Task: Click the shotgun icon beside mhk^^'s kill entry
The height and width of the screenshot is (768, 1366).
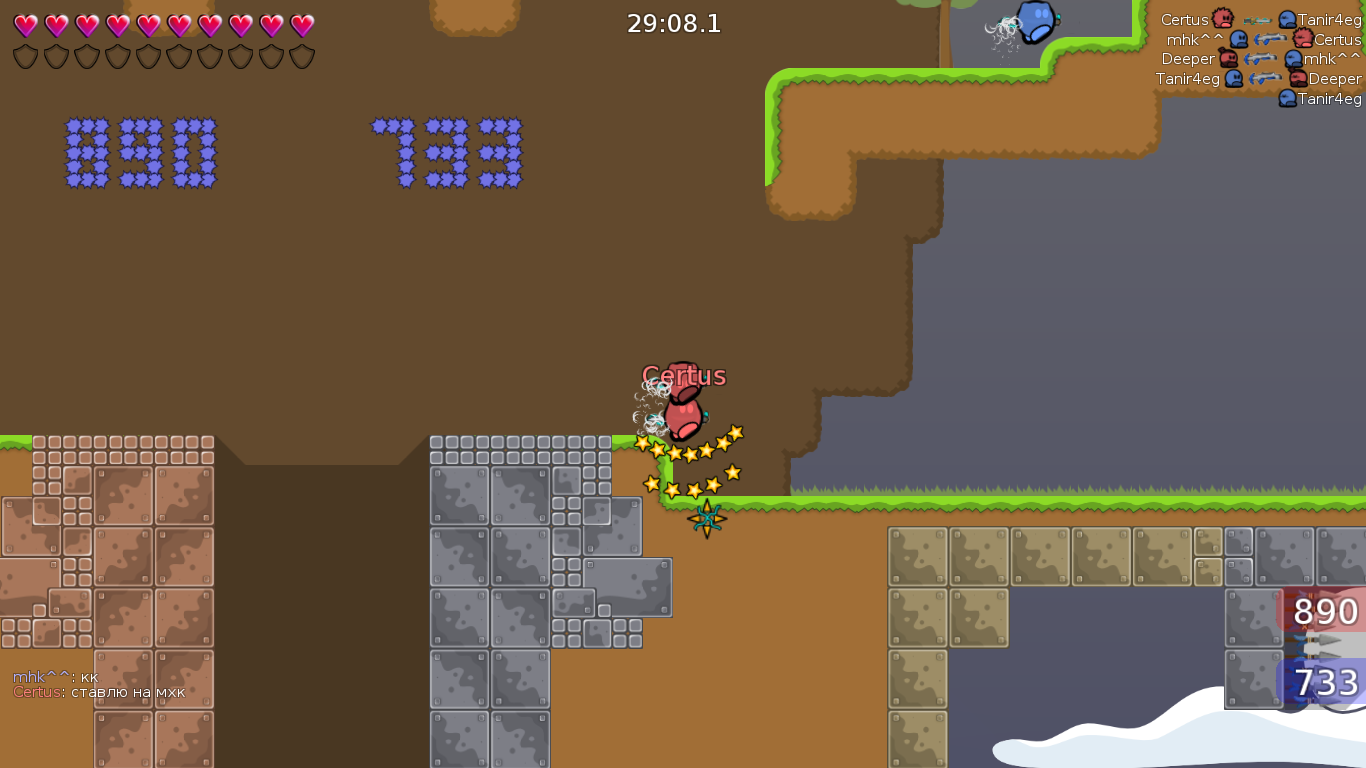Action: 1270,38
